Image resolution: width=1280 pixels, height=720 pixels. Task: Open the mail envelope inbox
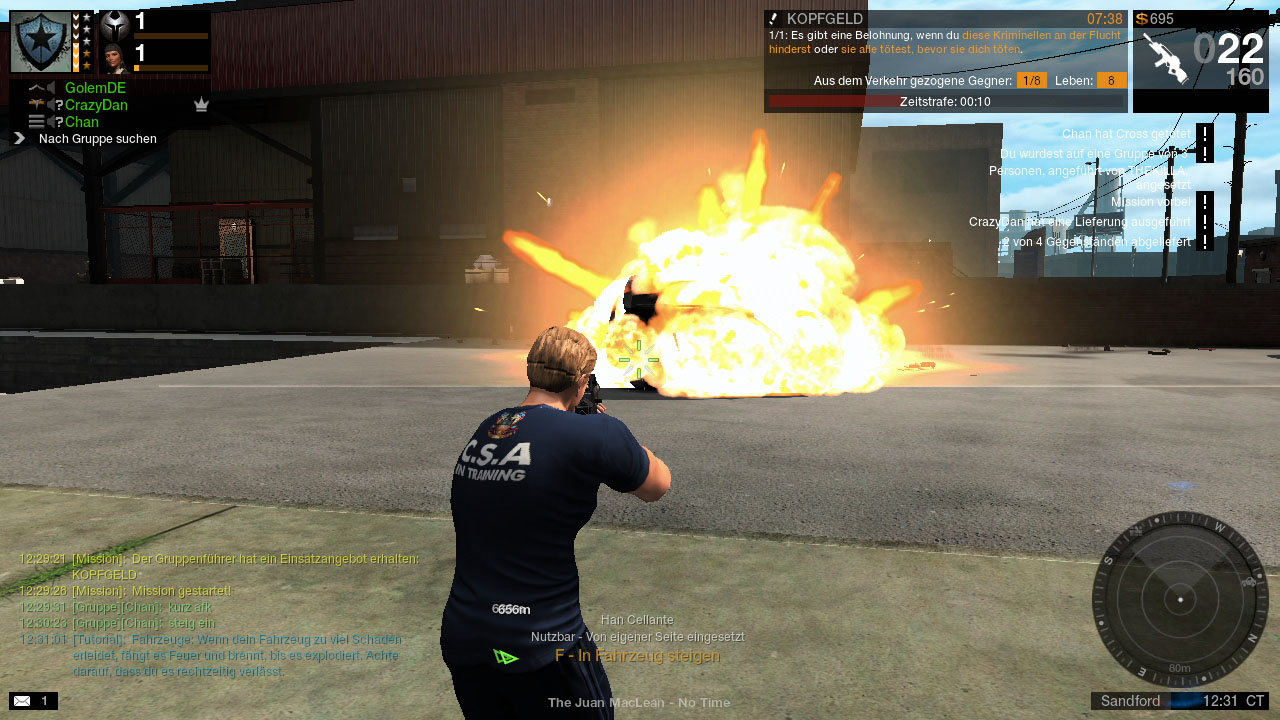[x=22, y=701]
